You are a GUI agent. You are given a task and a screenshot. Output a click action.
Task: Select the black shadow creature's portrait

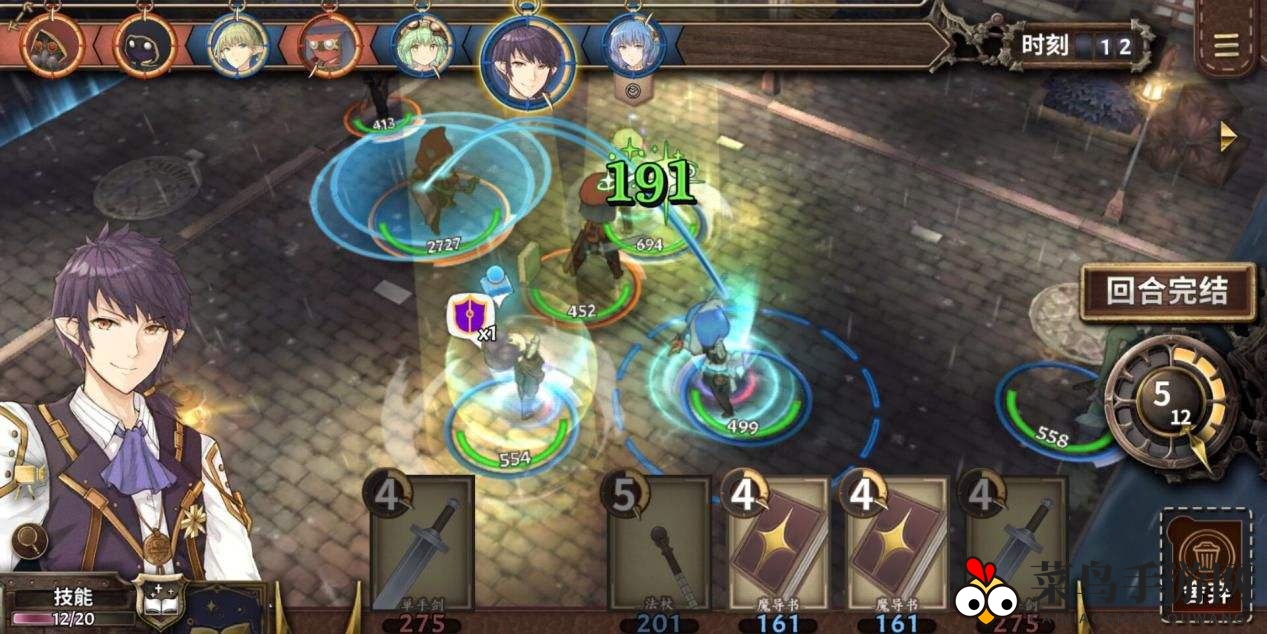click(145, 46)
